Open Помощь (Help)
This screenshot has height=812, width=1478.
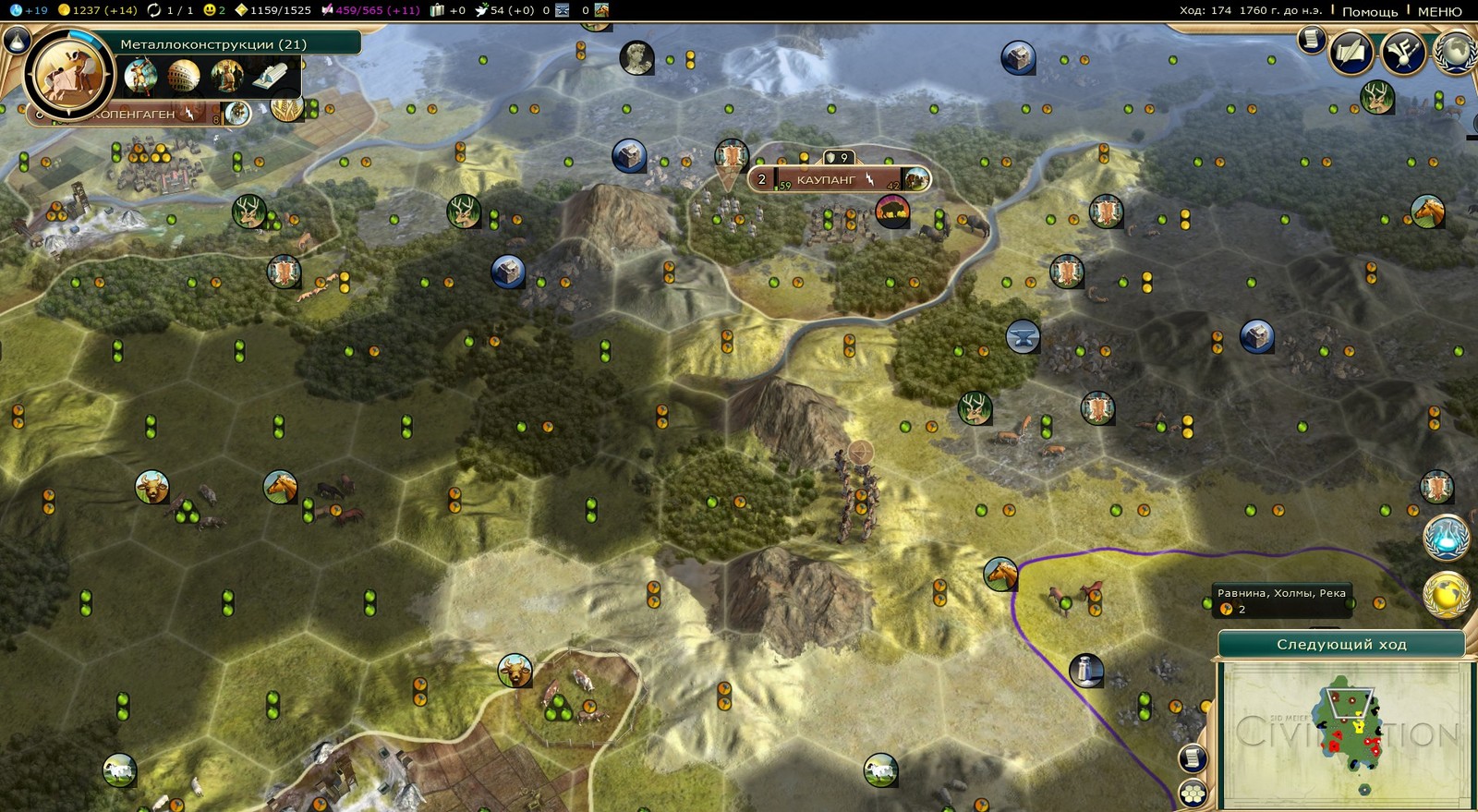[1369, 11]
